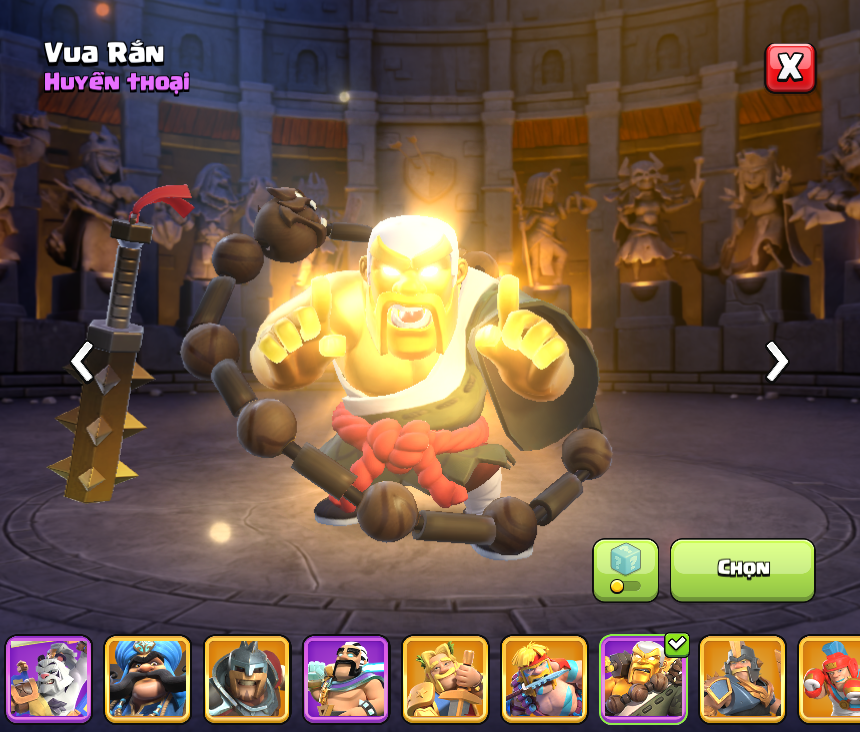Select the white-furred king skin thumbnail
Viewport: 860px width, 732px height.
[x=49, y=679]
